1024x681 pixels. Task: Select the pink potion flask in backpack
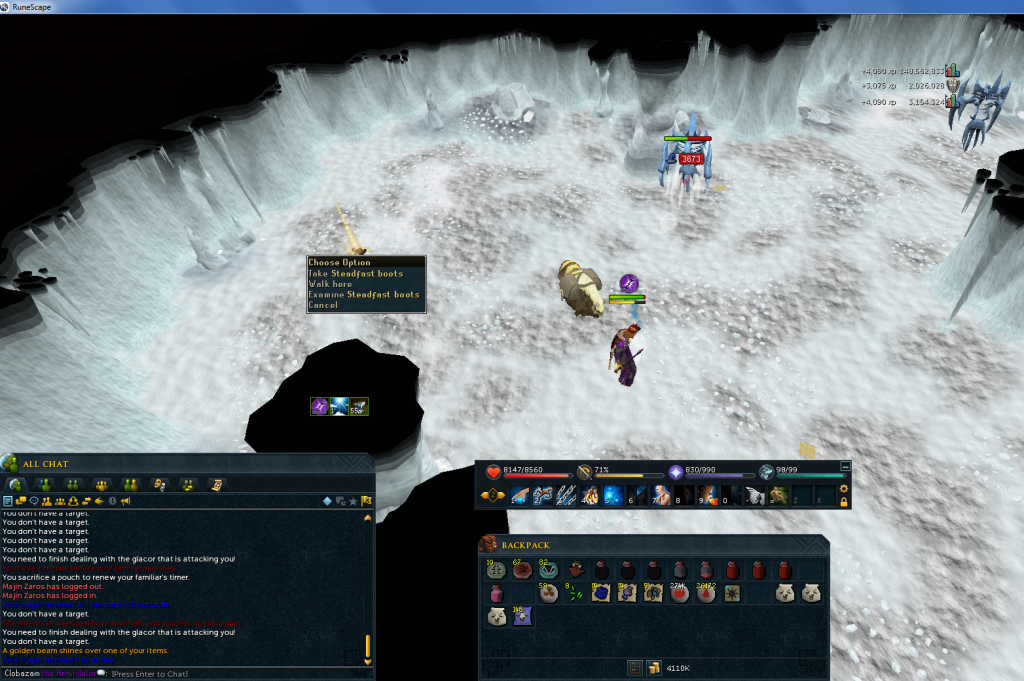tap(495, 594)
